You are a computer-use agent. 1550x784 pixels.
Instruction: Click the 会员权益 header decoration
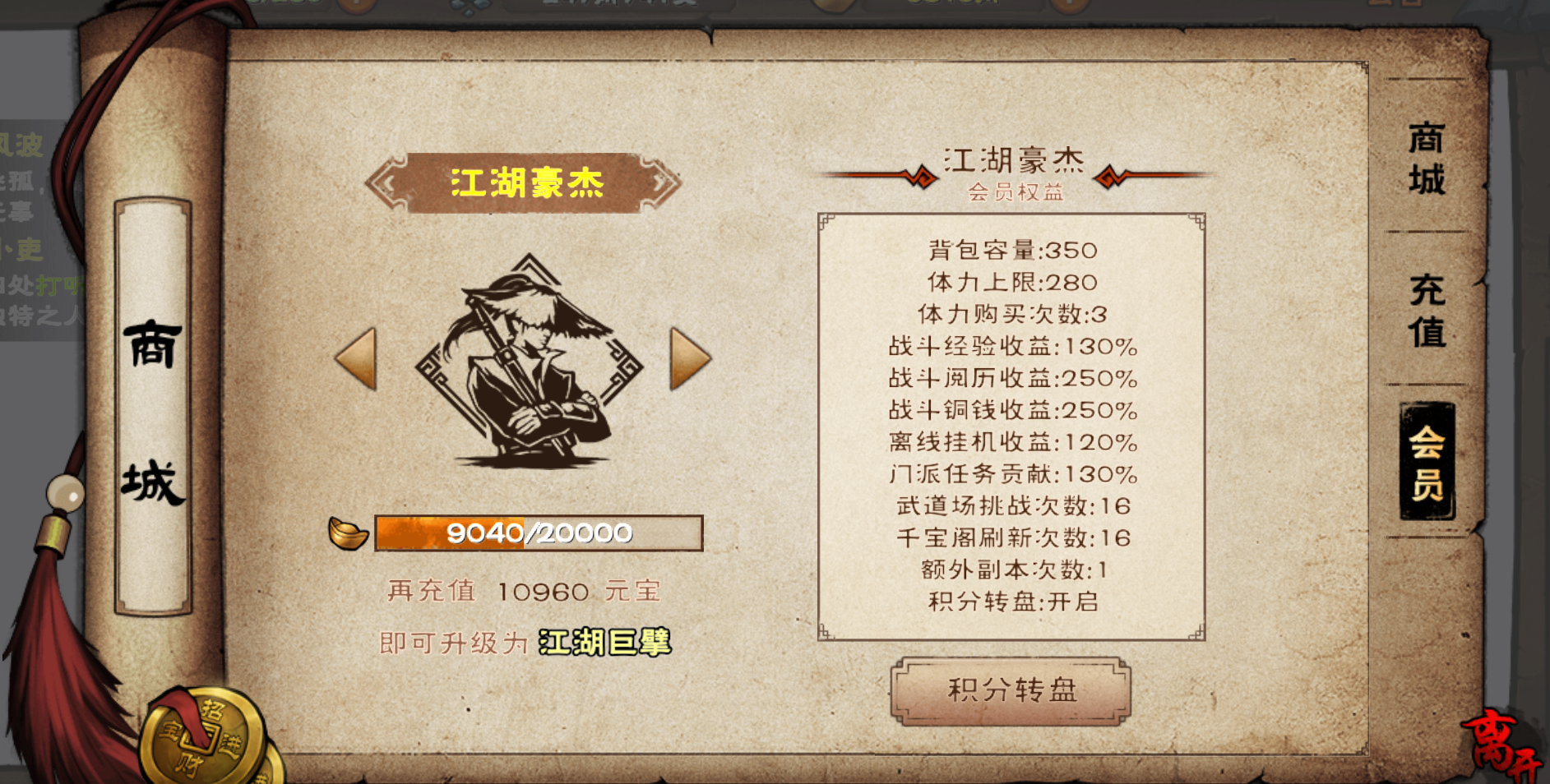tap(1017, 193)
